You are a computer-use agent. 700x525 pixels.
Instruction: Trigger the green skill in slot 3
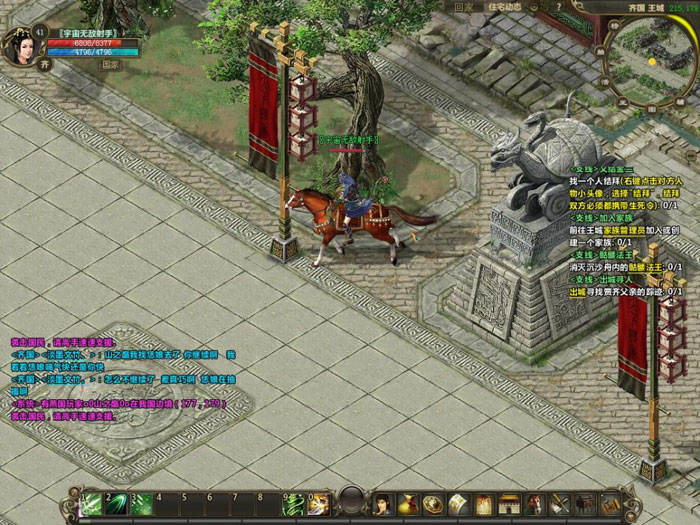(x=142, y=502)
